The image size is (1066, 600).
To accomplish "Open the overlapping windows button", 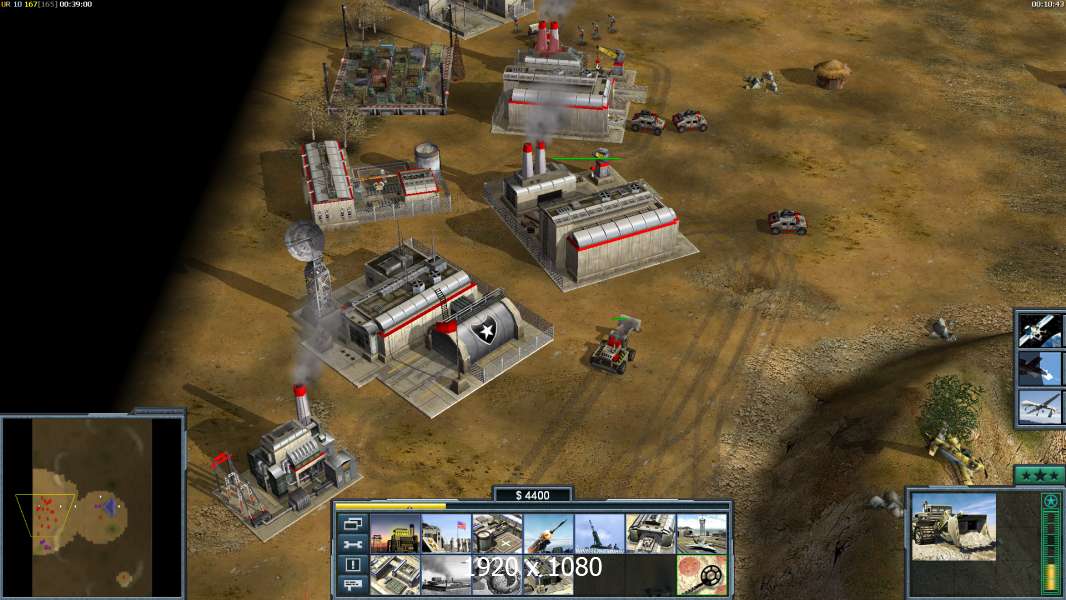I will (353, 523).
